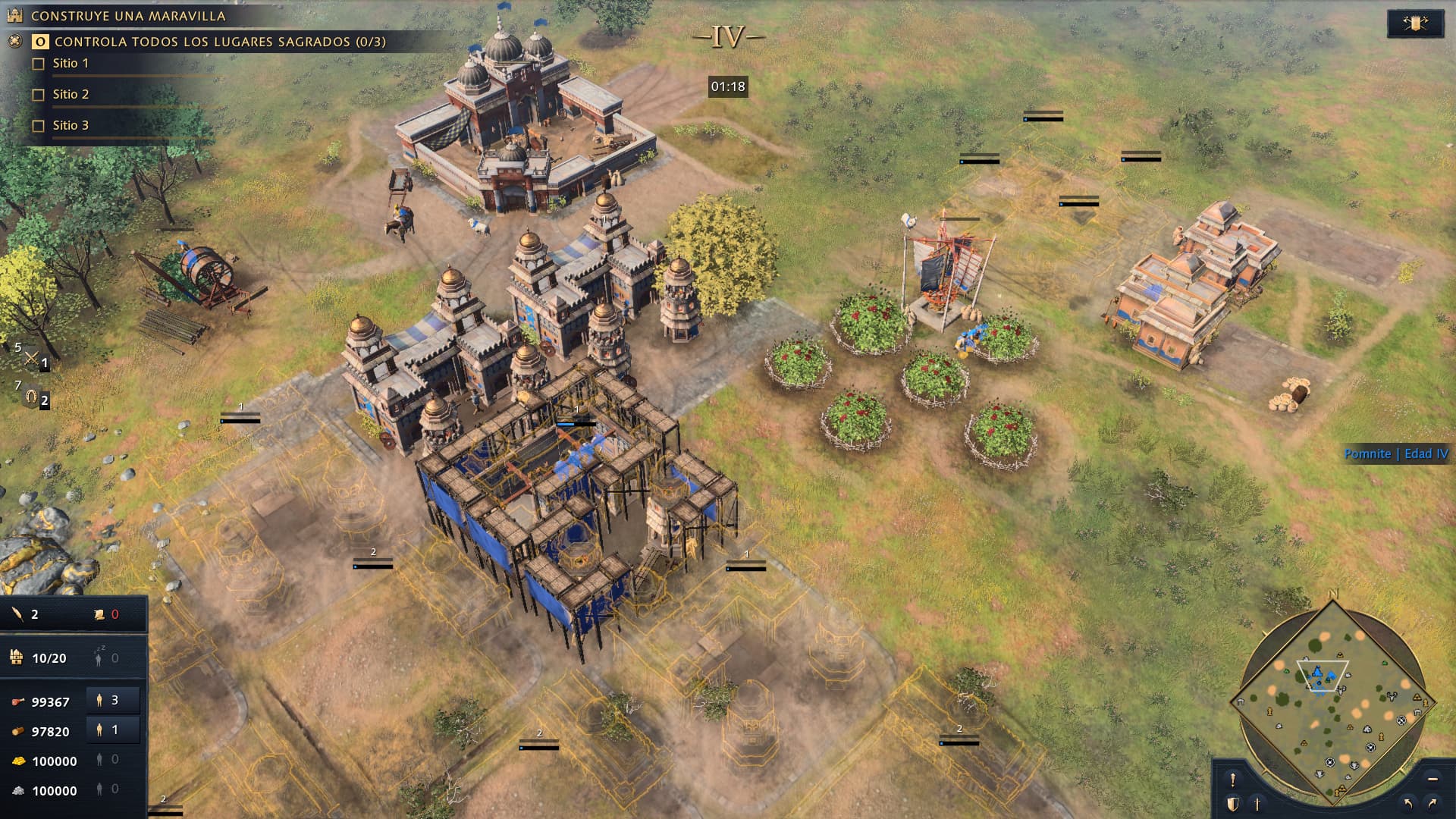
Task: Select the one villager gathering wood
Action: tap(112, 730)
